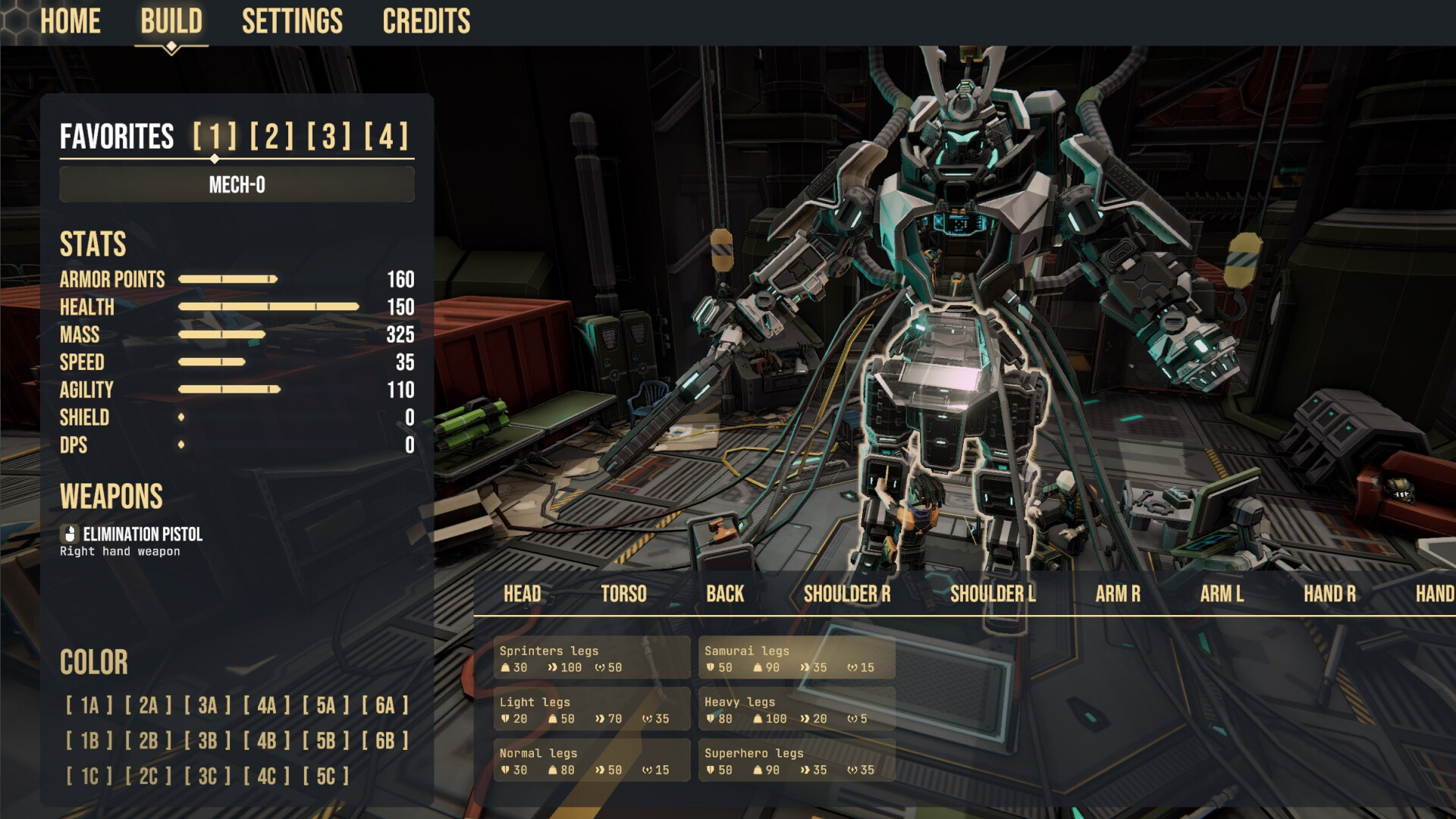Apply color scheme 6B

tap(385, 740)
